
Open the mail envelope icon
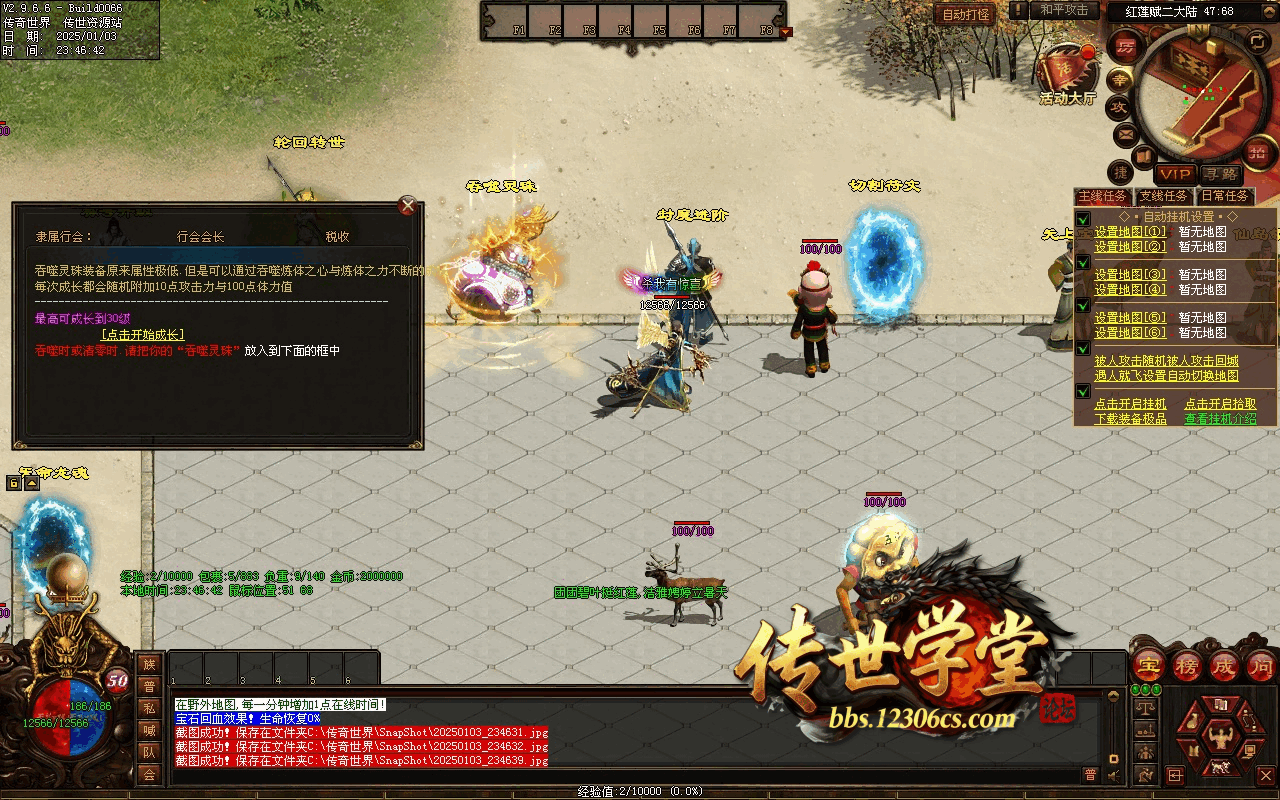tap(1126, 134)
